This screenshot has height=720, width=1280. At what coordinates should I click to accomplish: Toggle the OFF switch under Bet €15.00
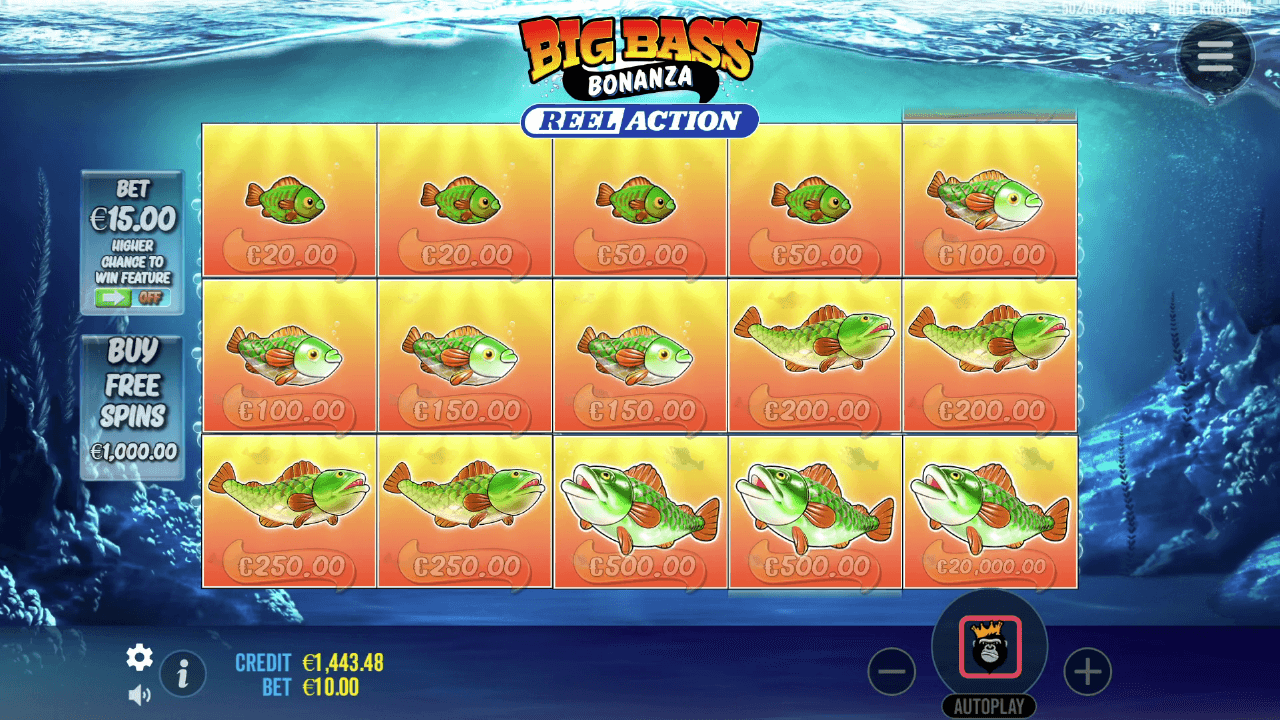click(x=133, y=298)
